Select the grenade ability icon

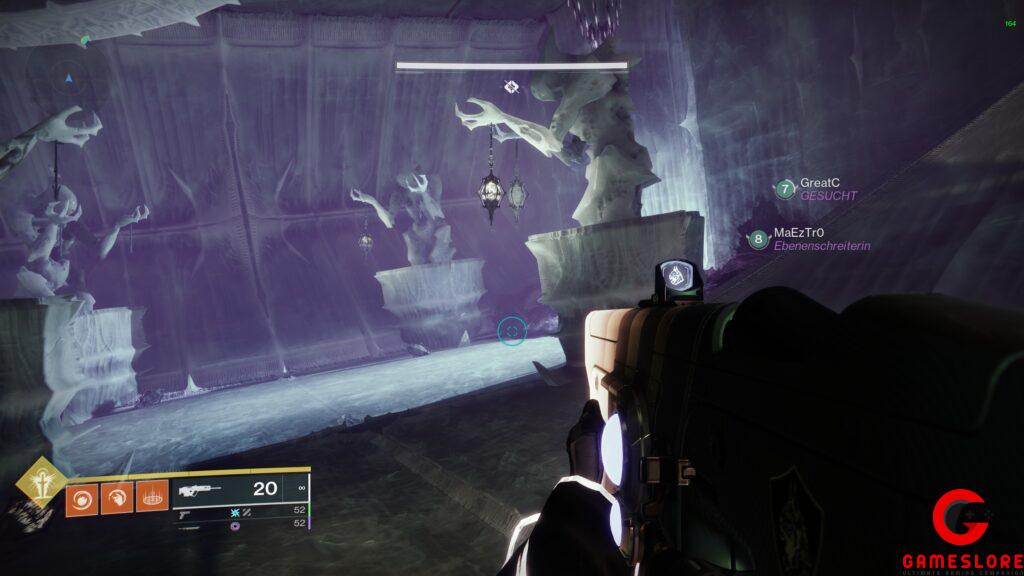tap(82, 499)
